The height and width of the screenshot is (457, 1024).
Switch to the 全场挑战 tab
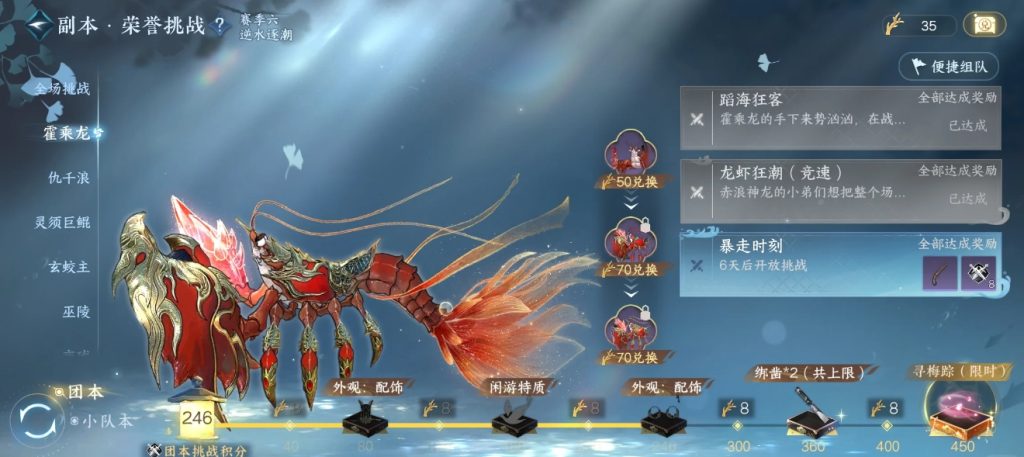click(62, 88)
